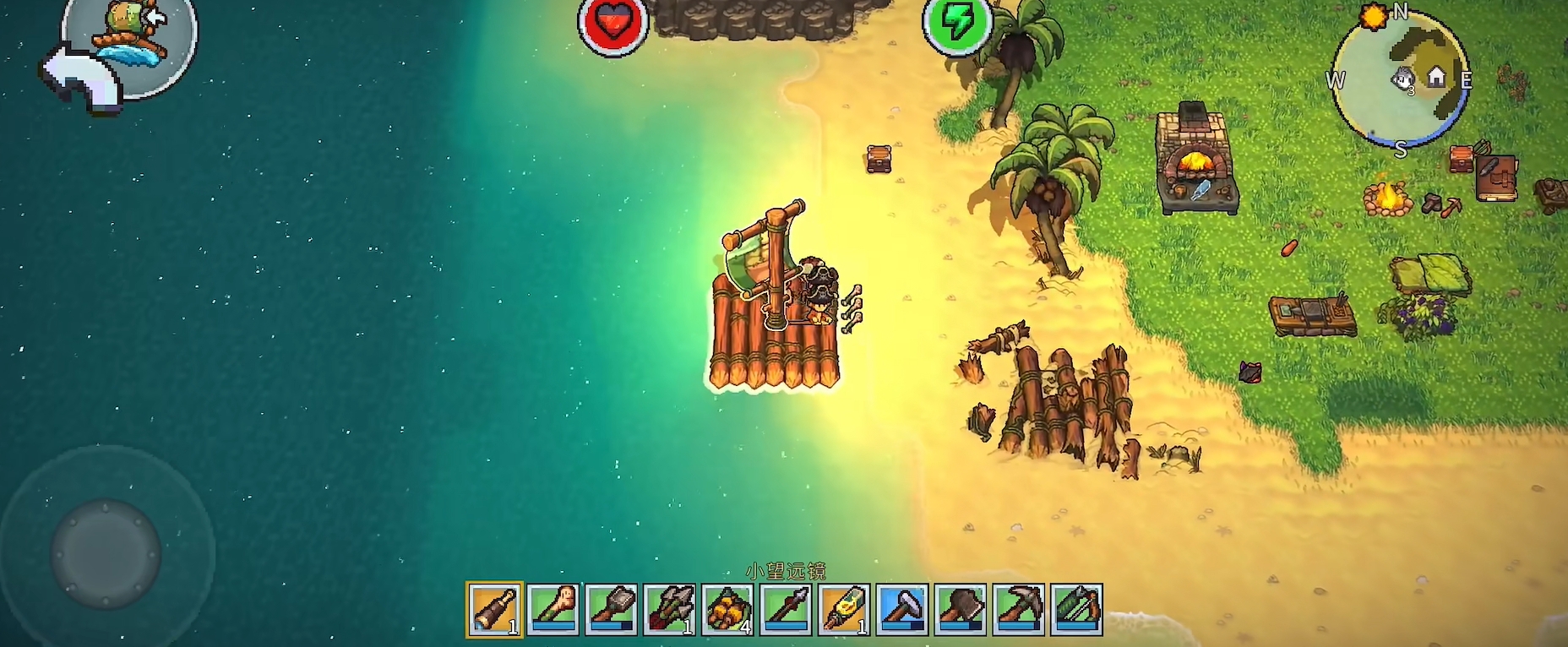
Task: Select the spyglass hotbar slot
Action: coord(494,609)
